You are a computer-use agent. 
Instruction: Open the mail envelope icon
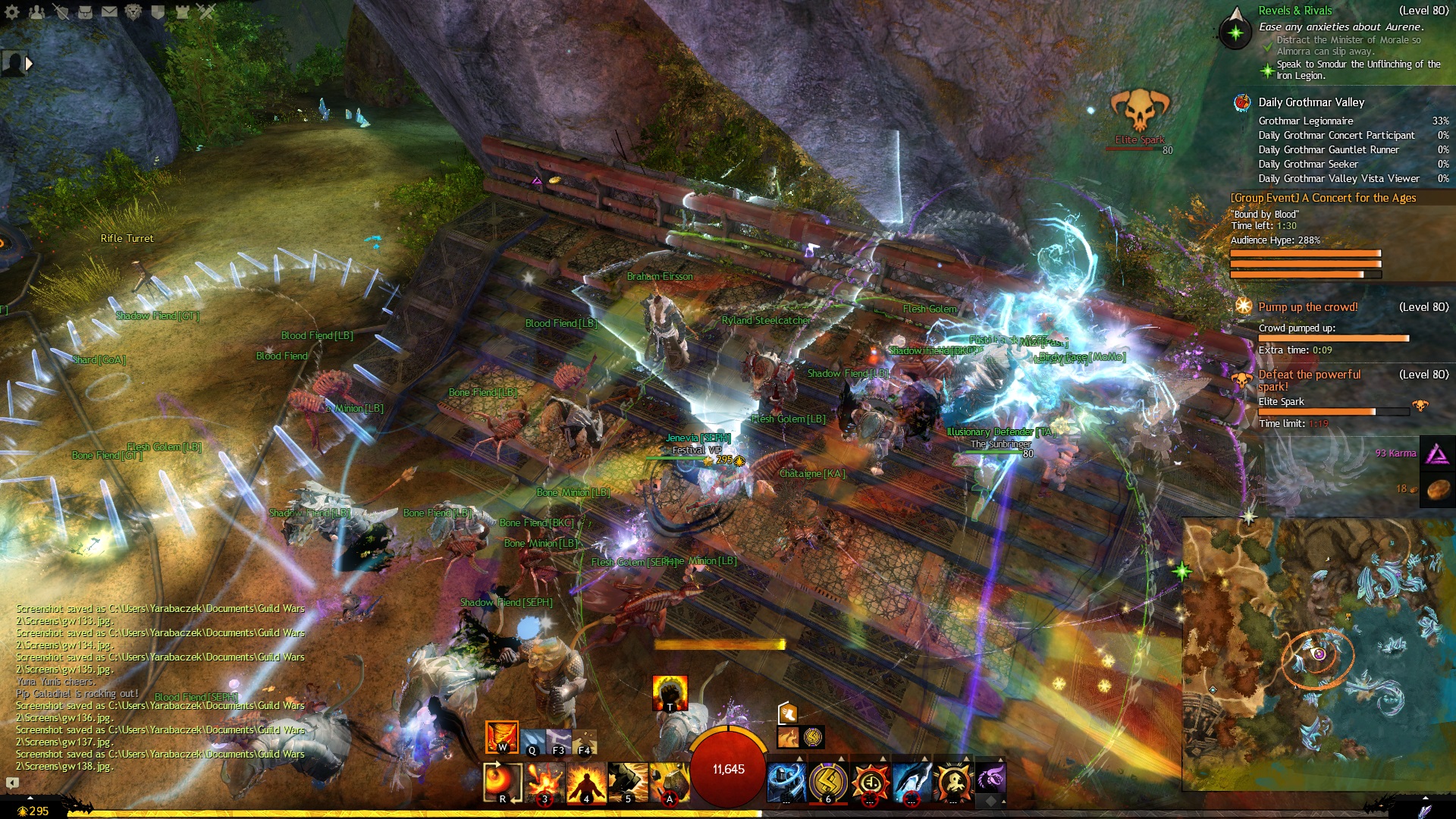pos(109,11)
